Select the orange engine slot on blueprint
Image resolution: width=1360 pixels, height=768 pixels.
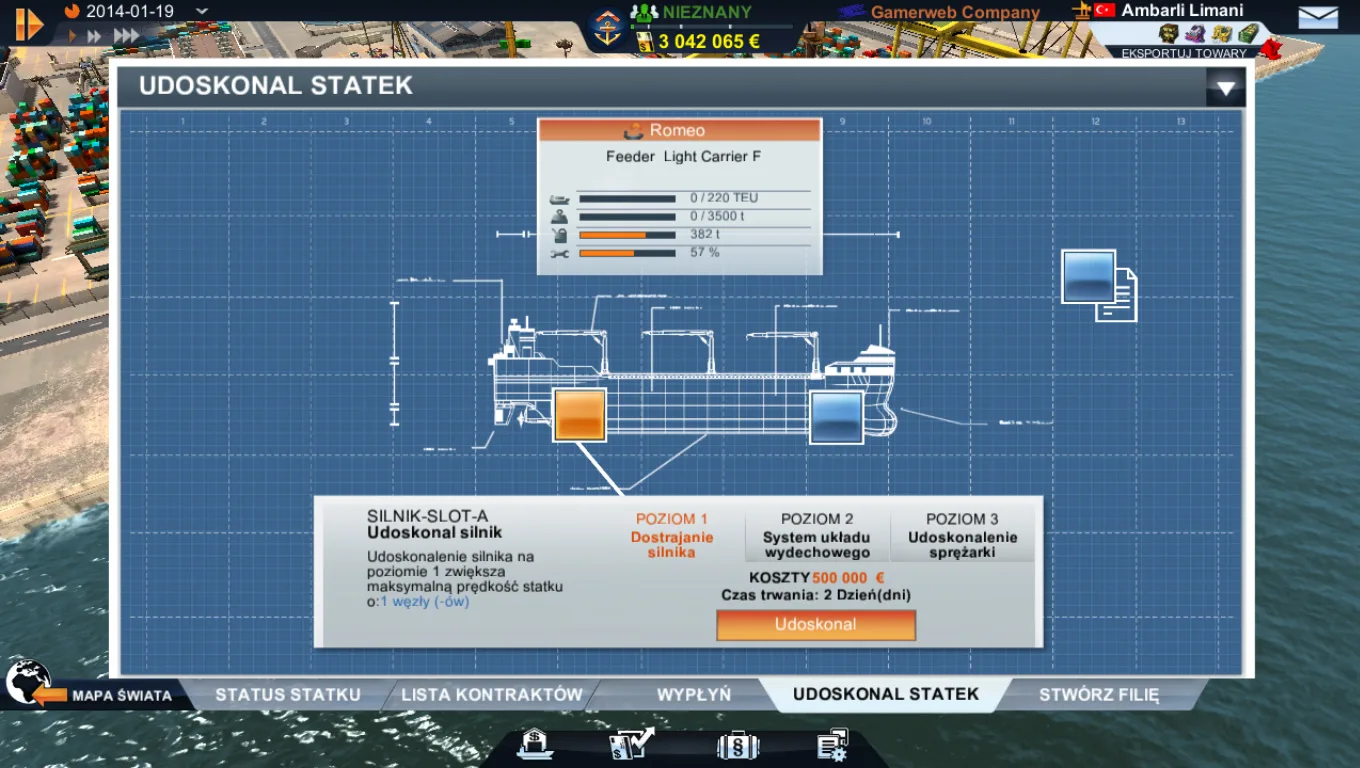(x=578, y=414)
